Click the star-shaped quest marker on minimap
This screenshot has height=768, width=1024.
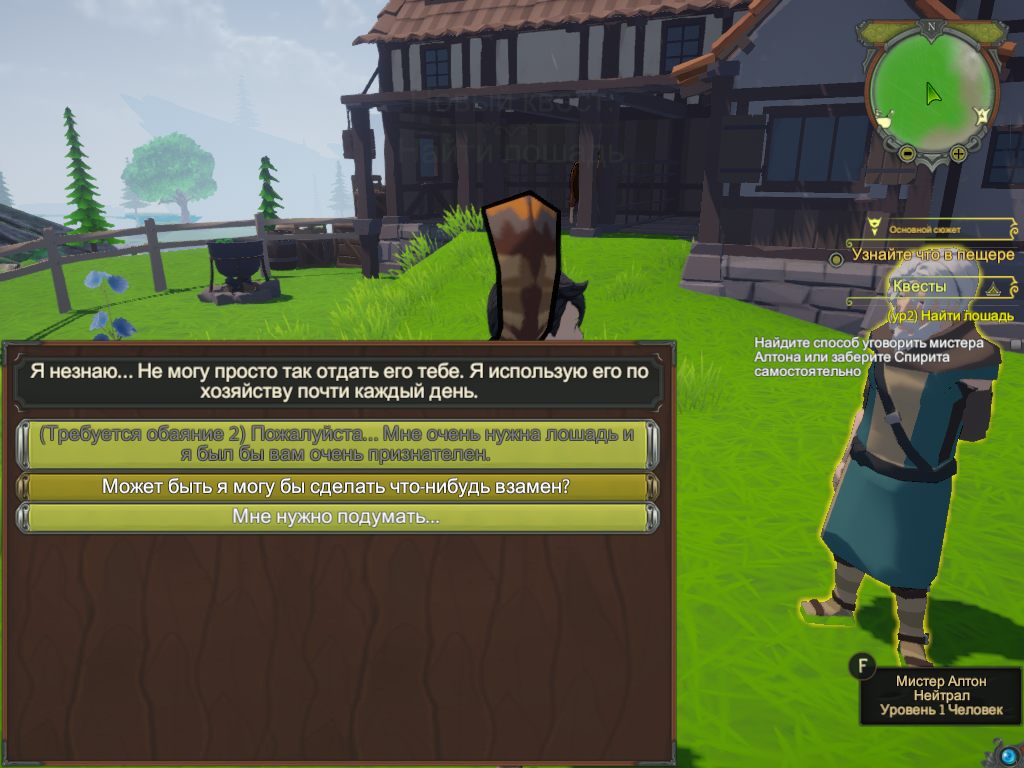[x=983, y=116]
